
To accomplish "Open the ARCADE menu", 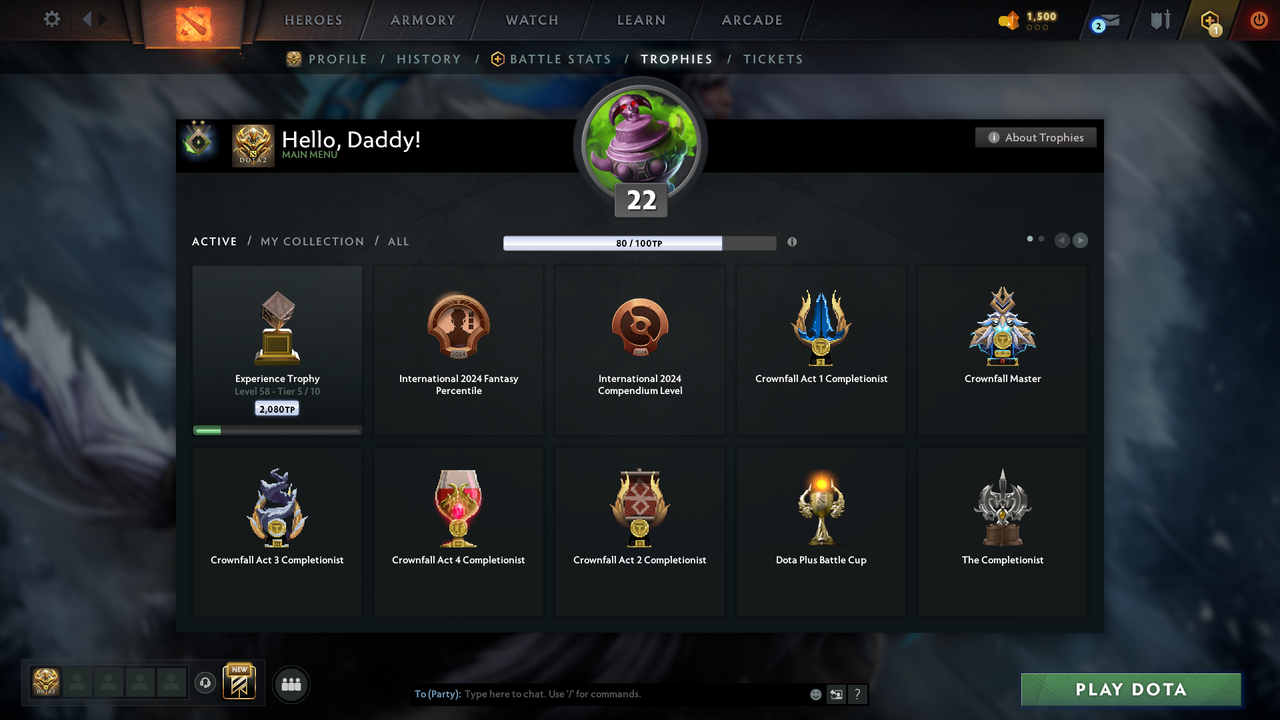I will pyautogui.click(x=751, y=20).
